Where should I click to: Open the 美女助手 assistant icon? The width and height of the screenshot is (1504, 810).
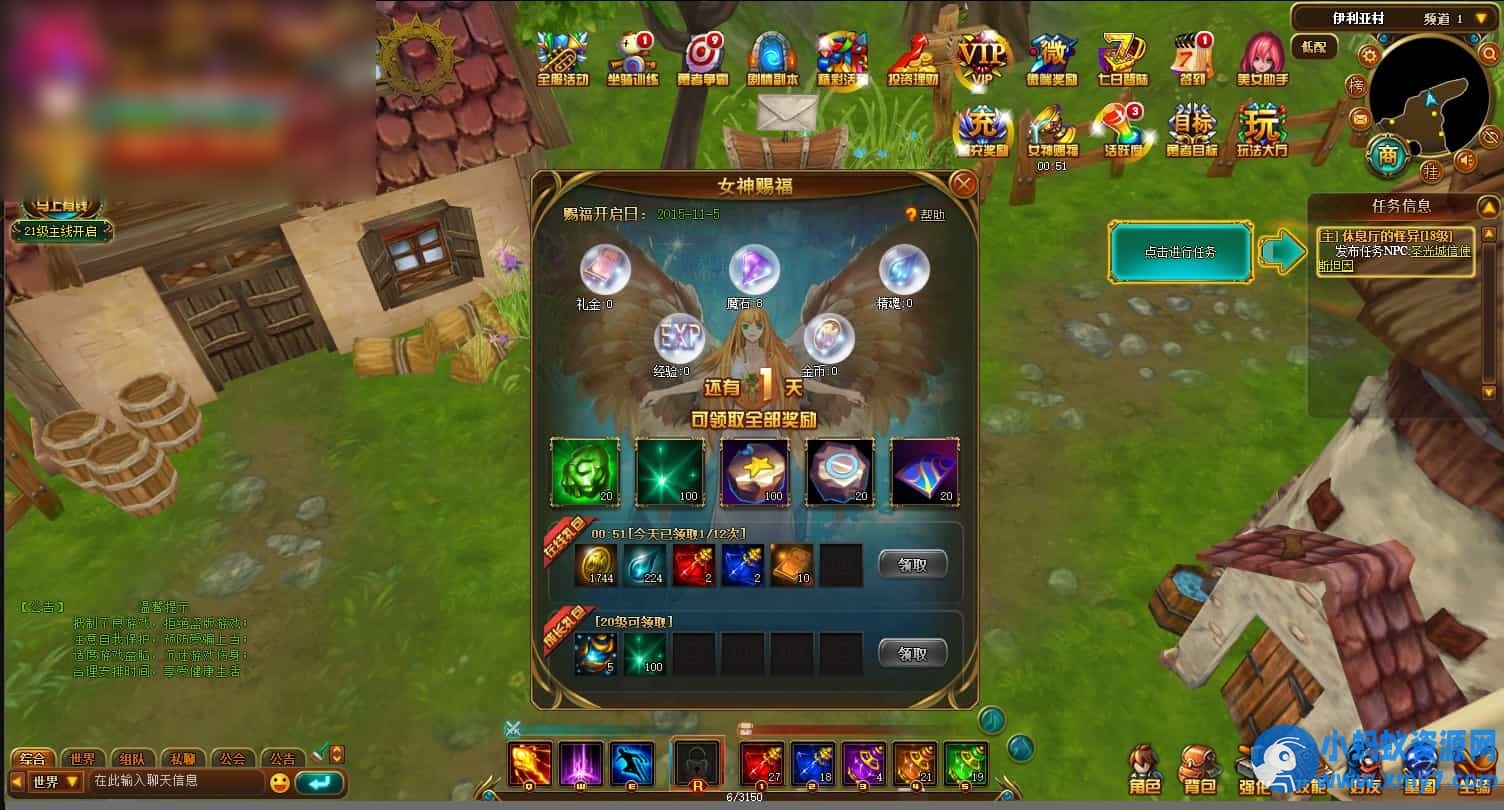coord(1261,57)
